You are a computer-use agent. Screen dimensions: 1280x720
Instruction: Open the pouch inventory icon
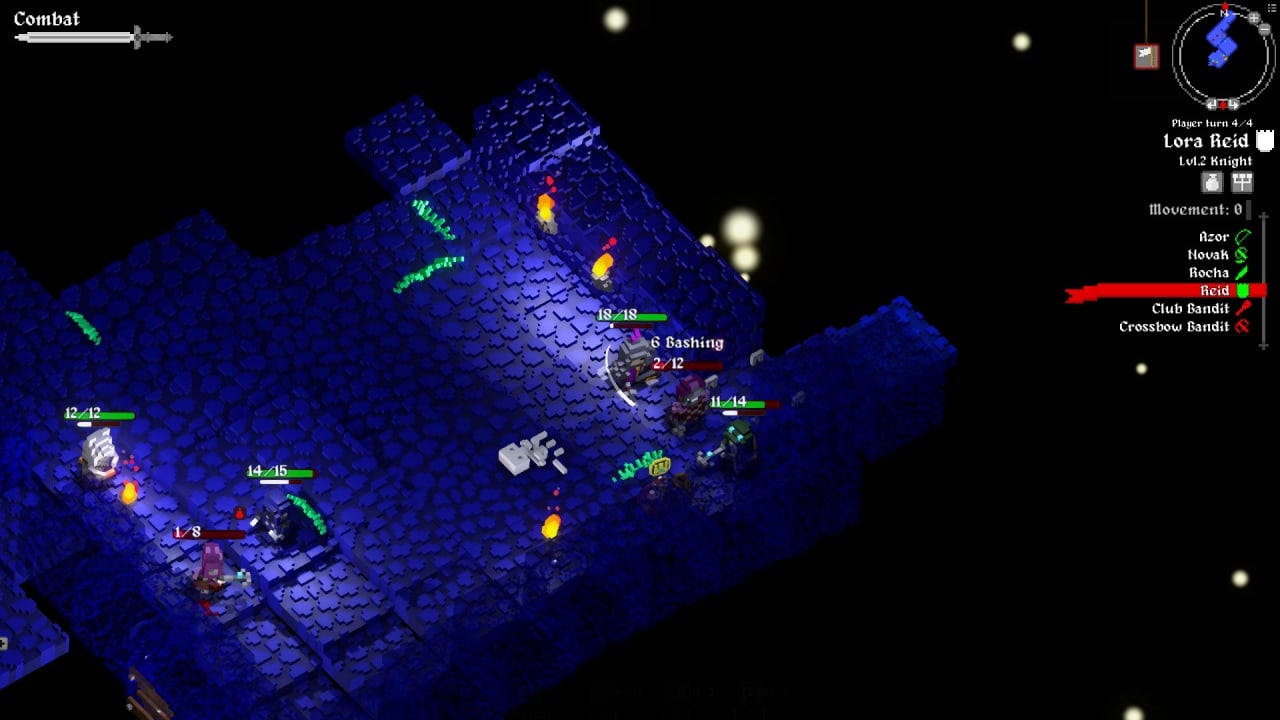point(1212,182)
